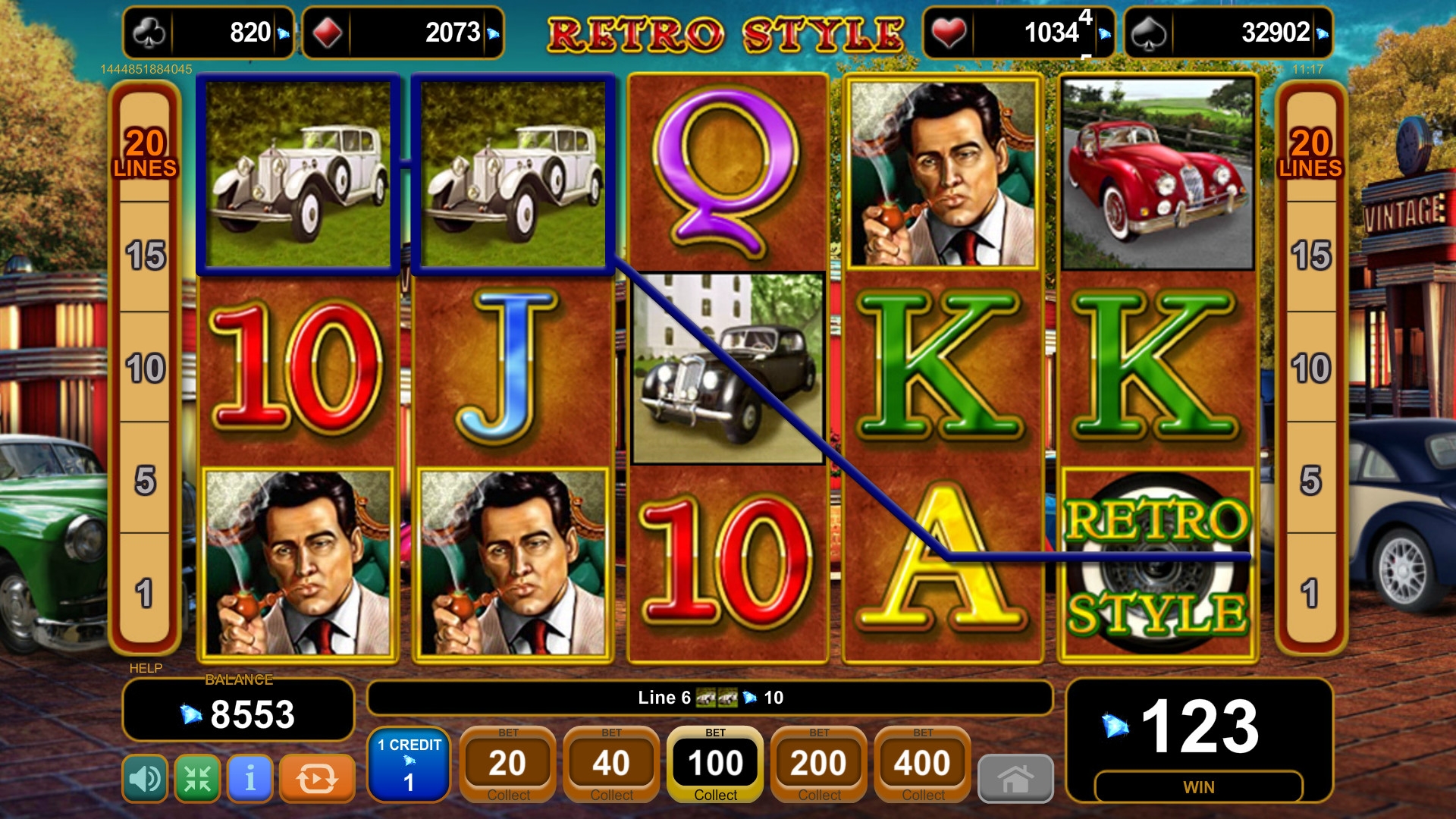
Task: Choose the 400 bet Collect button
Action: click(922, 764)
